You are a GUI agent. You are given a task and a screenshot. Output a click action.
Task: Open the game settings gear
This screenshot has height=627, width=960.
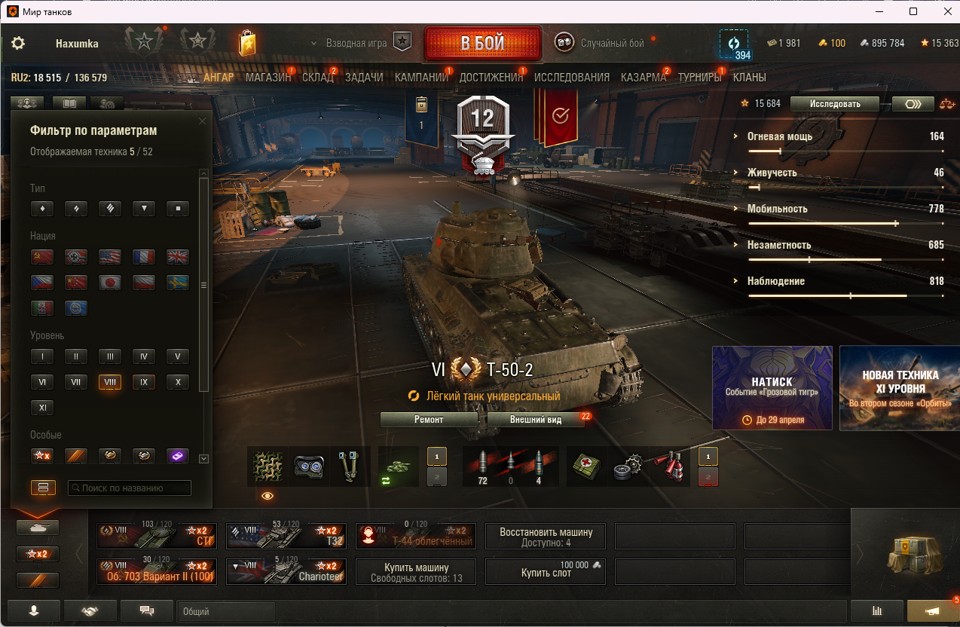click(18, 44)
